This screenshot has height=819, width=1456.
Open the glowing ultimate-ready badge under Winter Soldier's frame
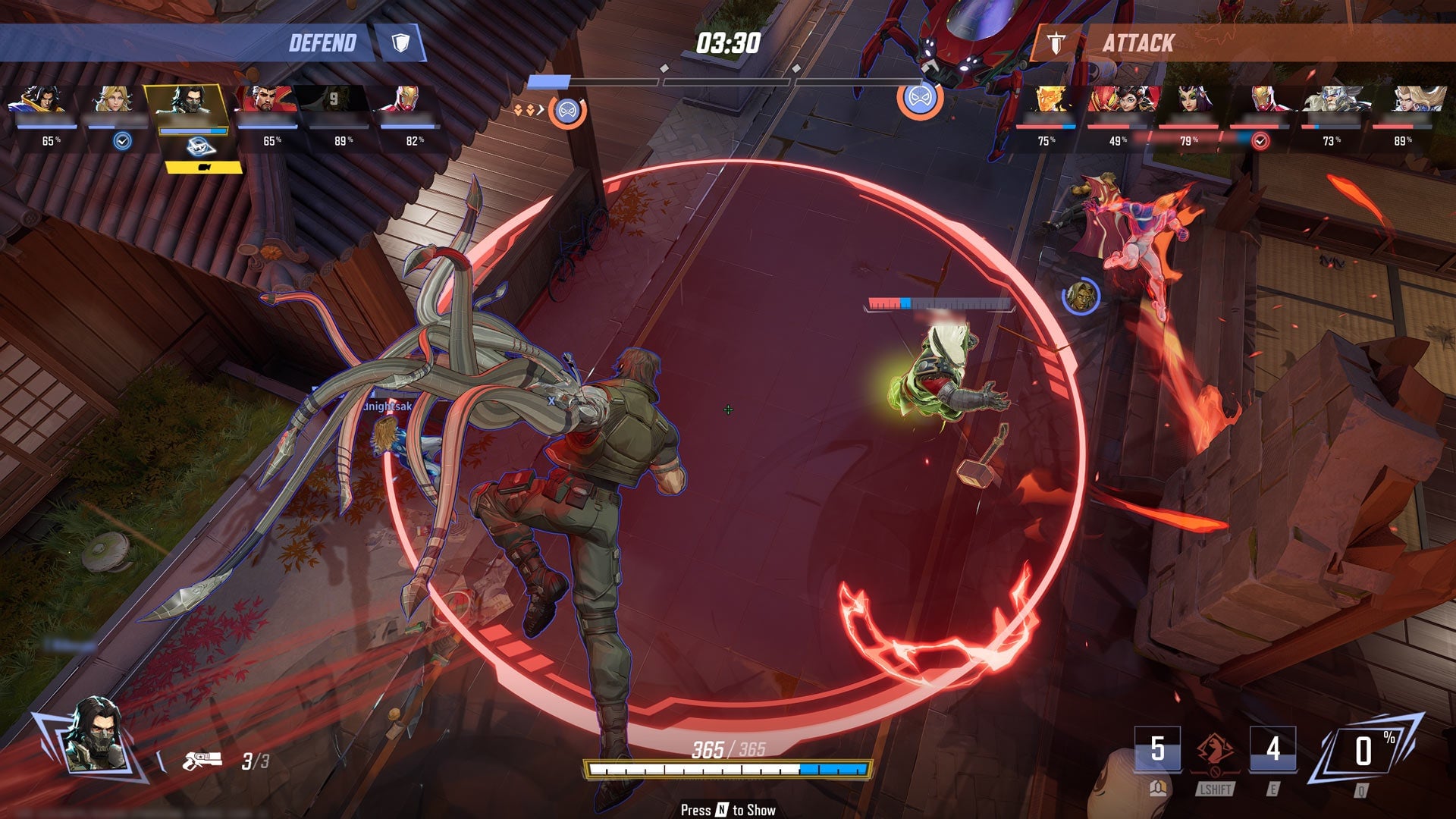[200, 148]
